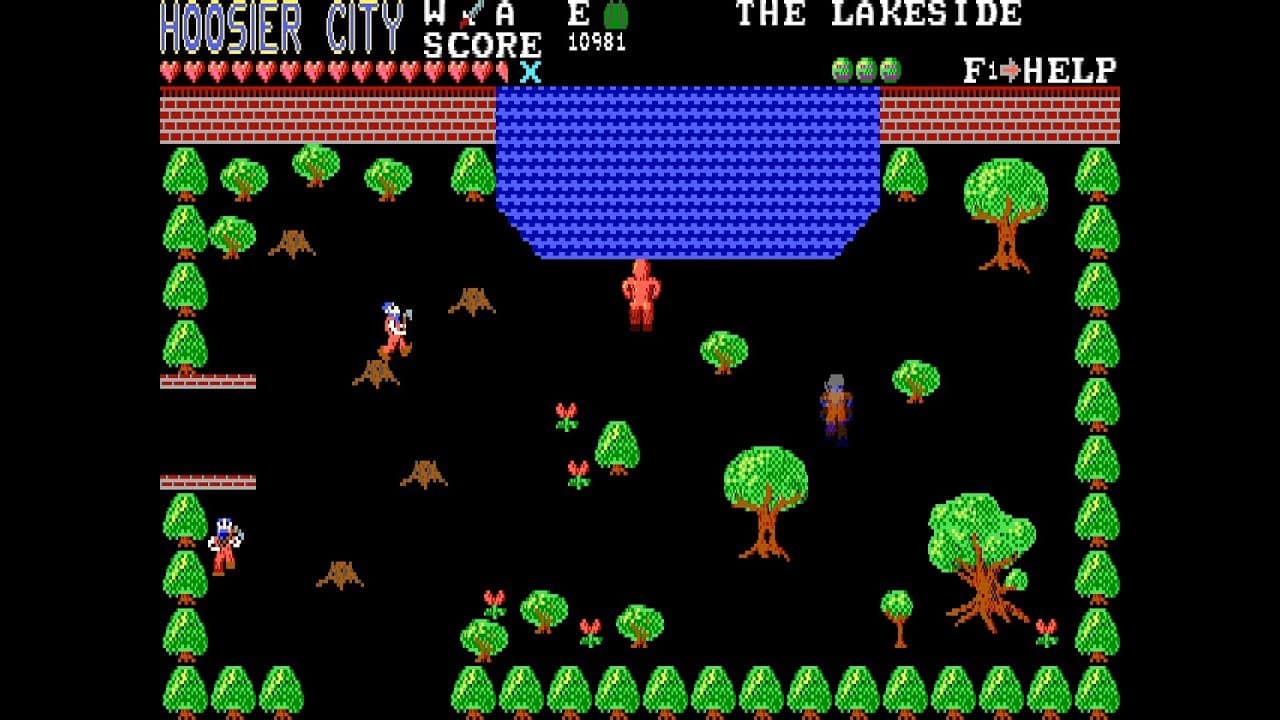The image size is (1280, 720).
Task: Click the cyan X marker under SCORE
Action: [x=531, y=71]
